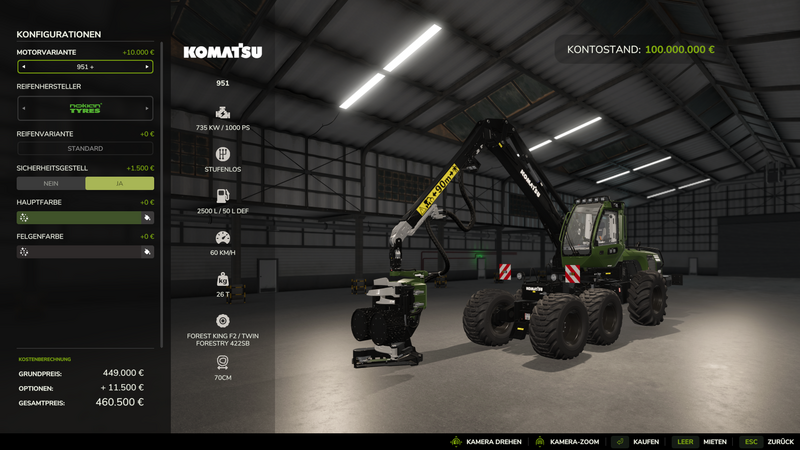Viewport: 800px width, 450px height.
Task: Switch to previous Reifenhersteller brand
Action: coord(24,108)
